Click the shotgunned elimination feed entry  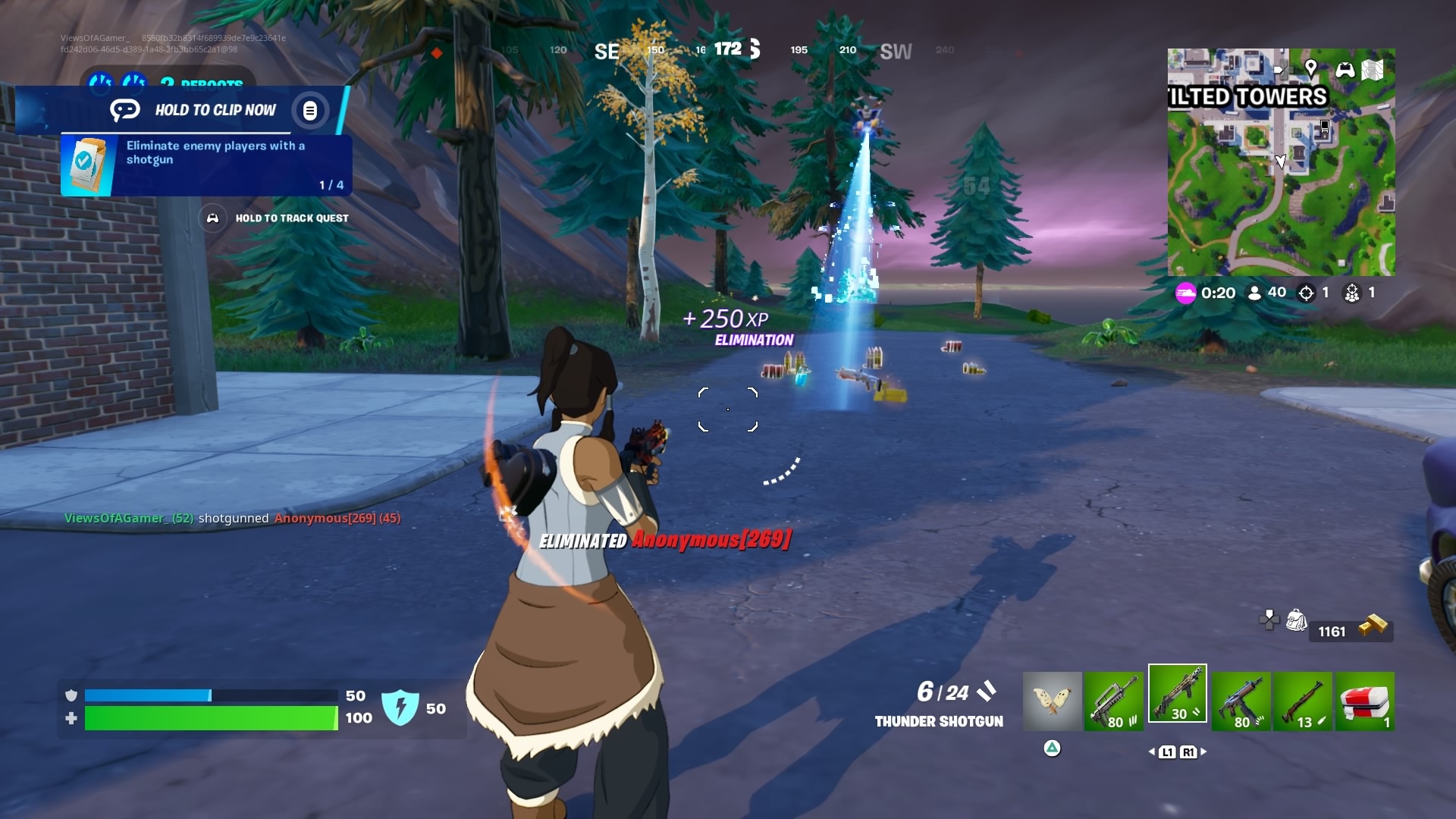pyautogui.click(x=232, y=518)
